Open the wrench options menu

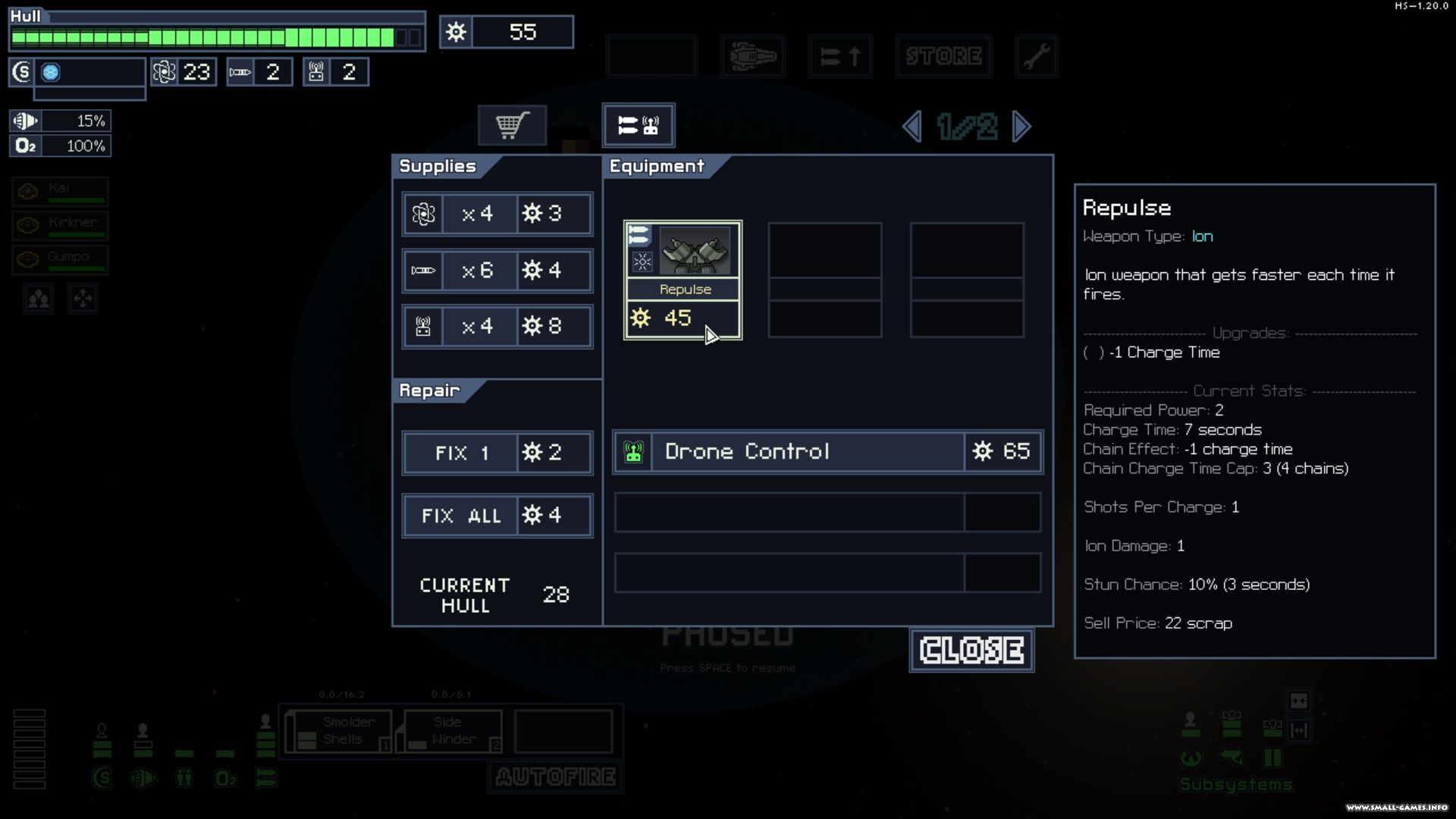pyautogui.click(x=1036, y=56)
